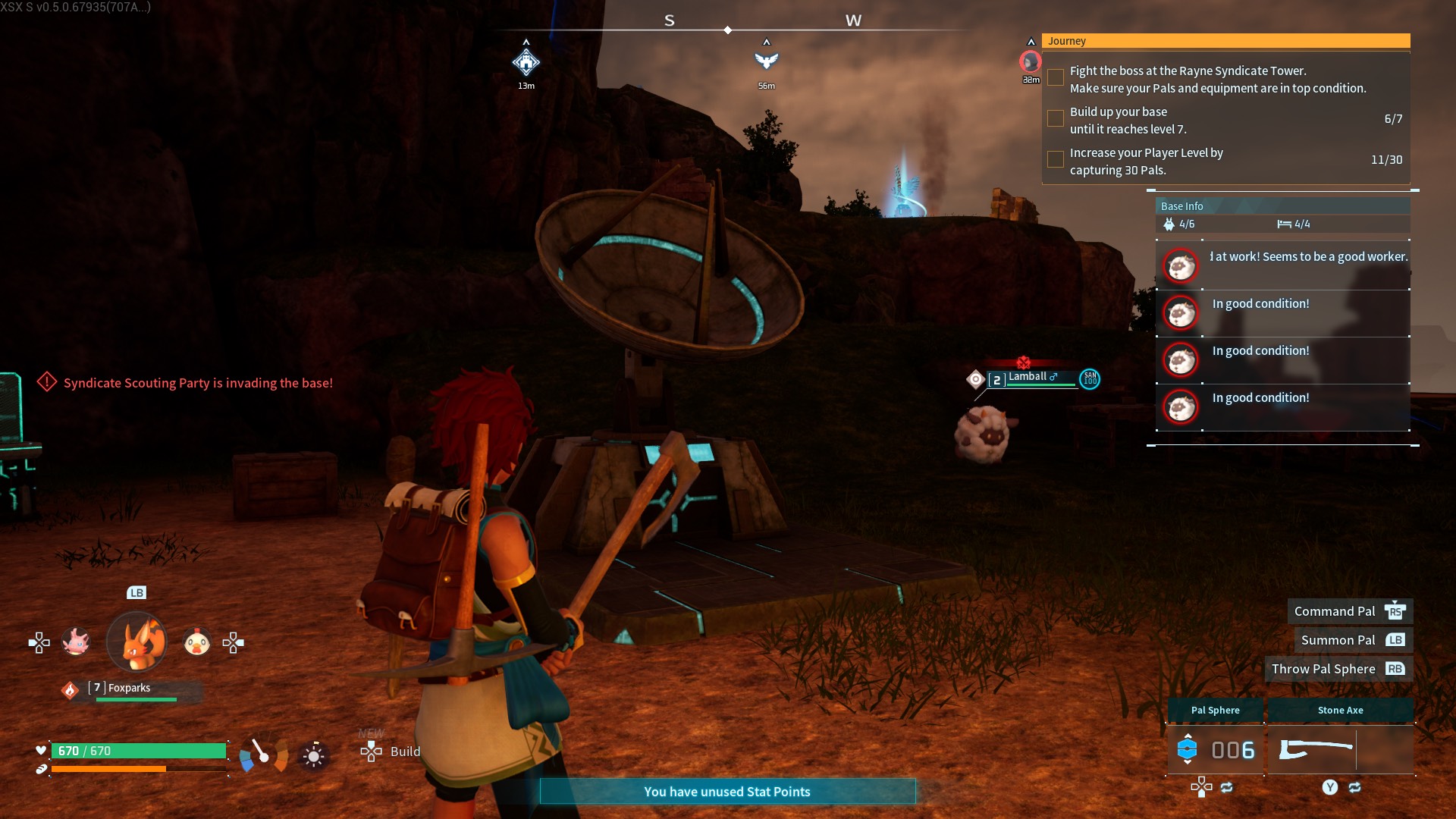Select the Foxparks party portrait
The image size is (1456, 819).
[136, 642]
